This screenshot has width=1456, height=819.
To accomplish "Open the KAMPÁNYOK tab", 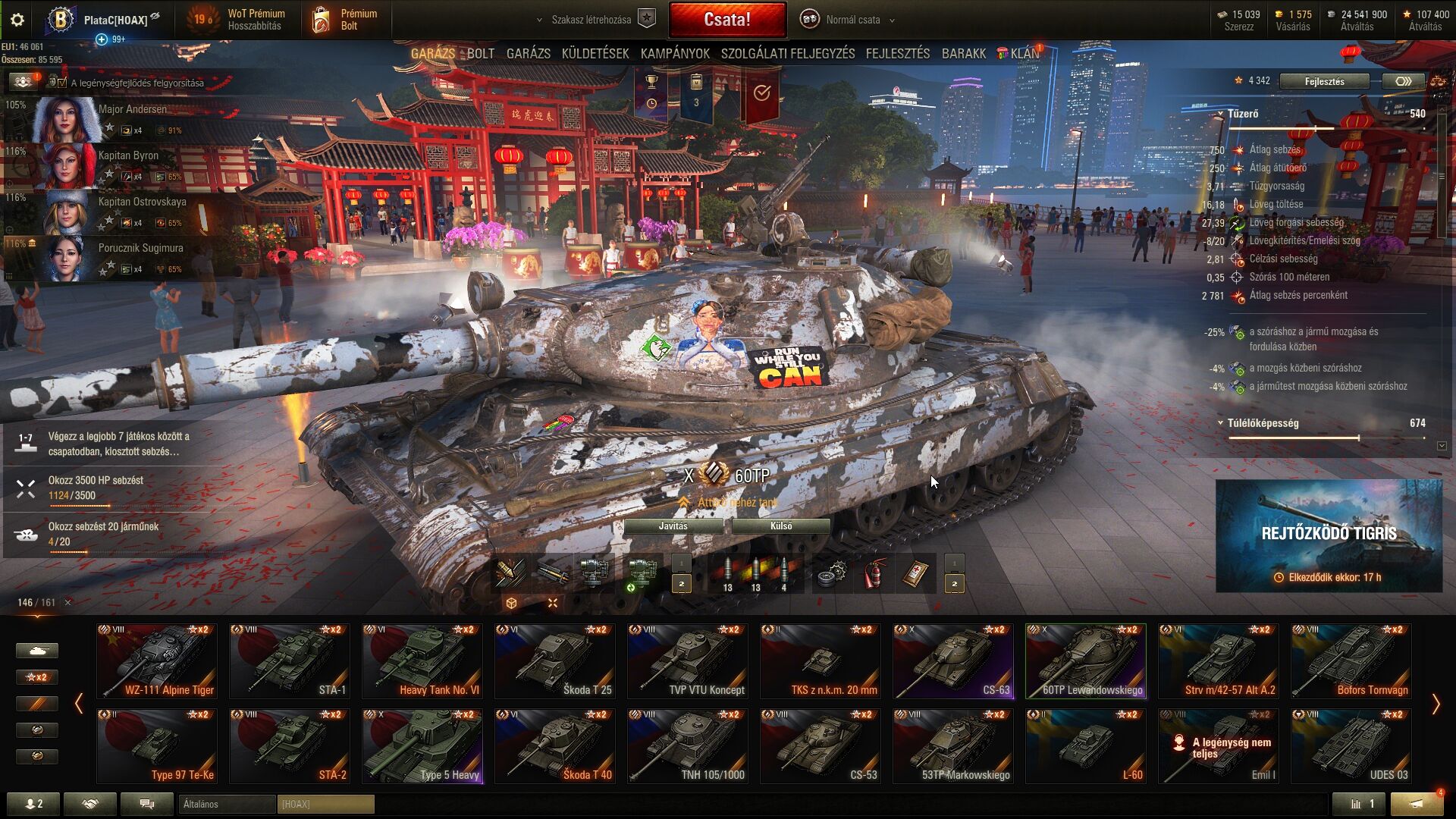I will 675,54.
